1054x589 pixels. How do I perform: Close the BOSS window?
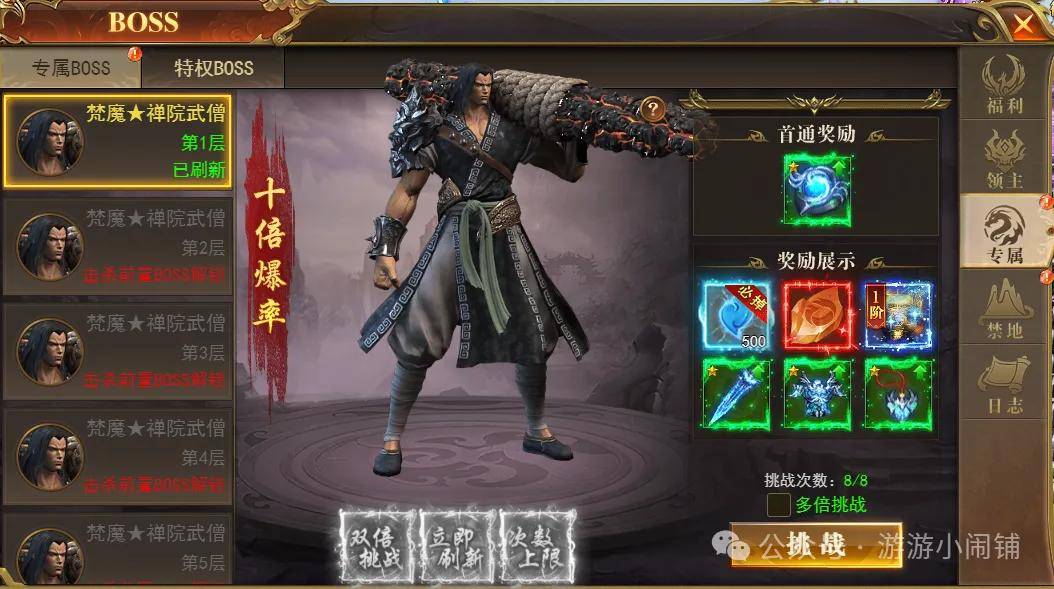tap(1022, 24)
